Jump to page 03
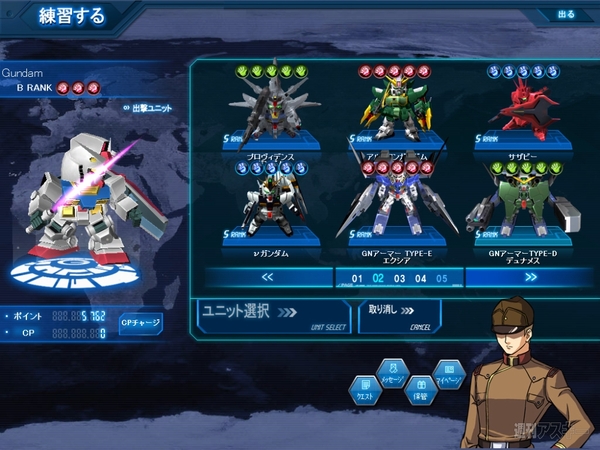This screenshot has height=450, width=600. coord(399,278)
